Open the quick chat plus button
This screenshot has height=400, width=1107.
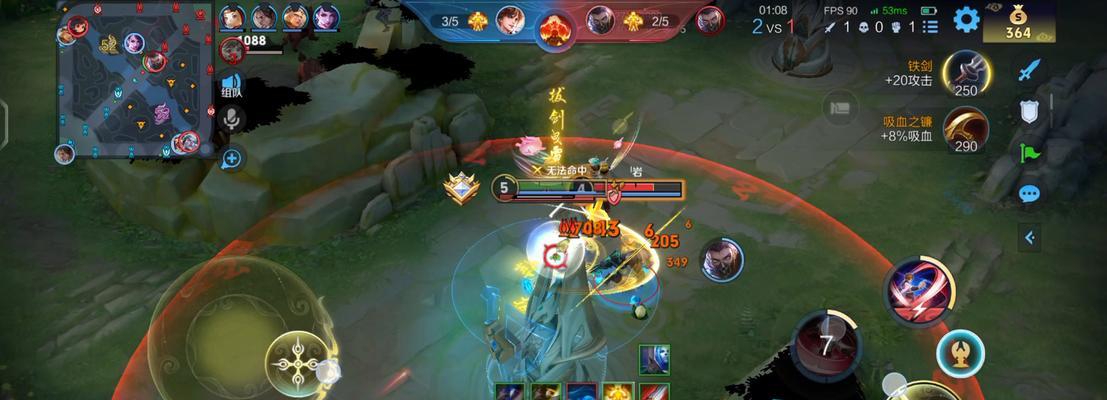[x=232, y=157]
